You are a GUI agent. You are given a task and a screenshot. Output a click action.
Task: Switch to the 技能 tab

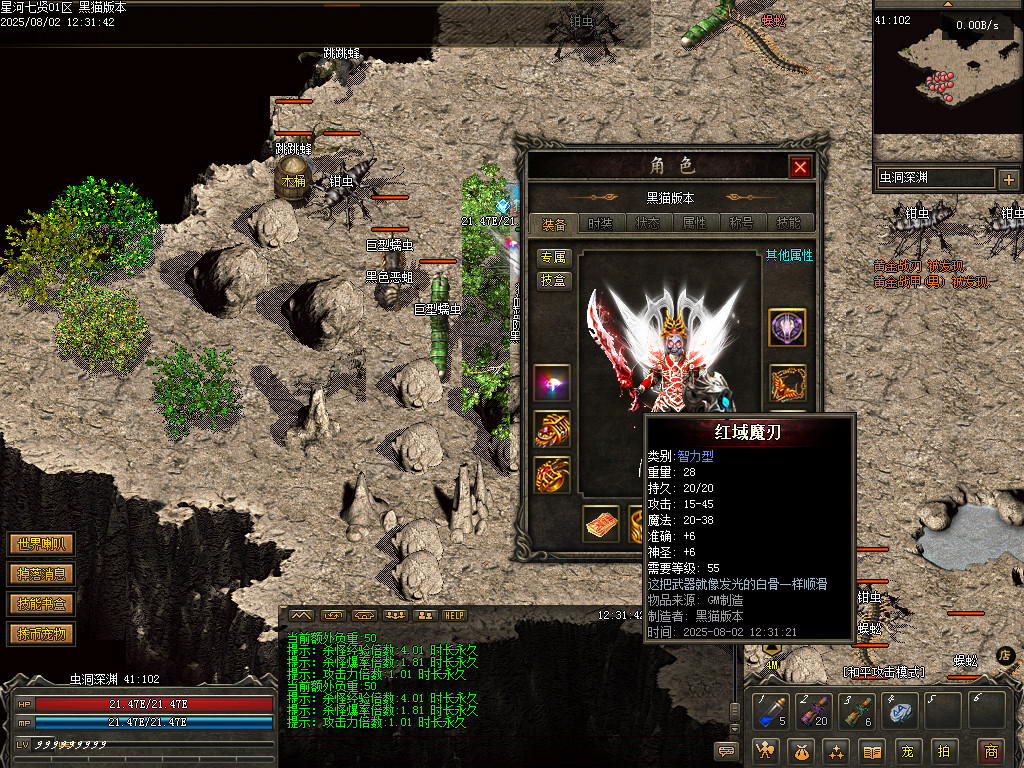(x=788, y=224)
